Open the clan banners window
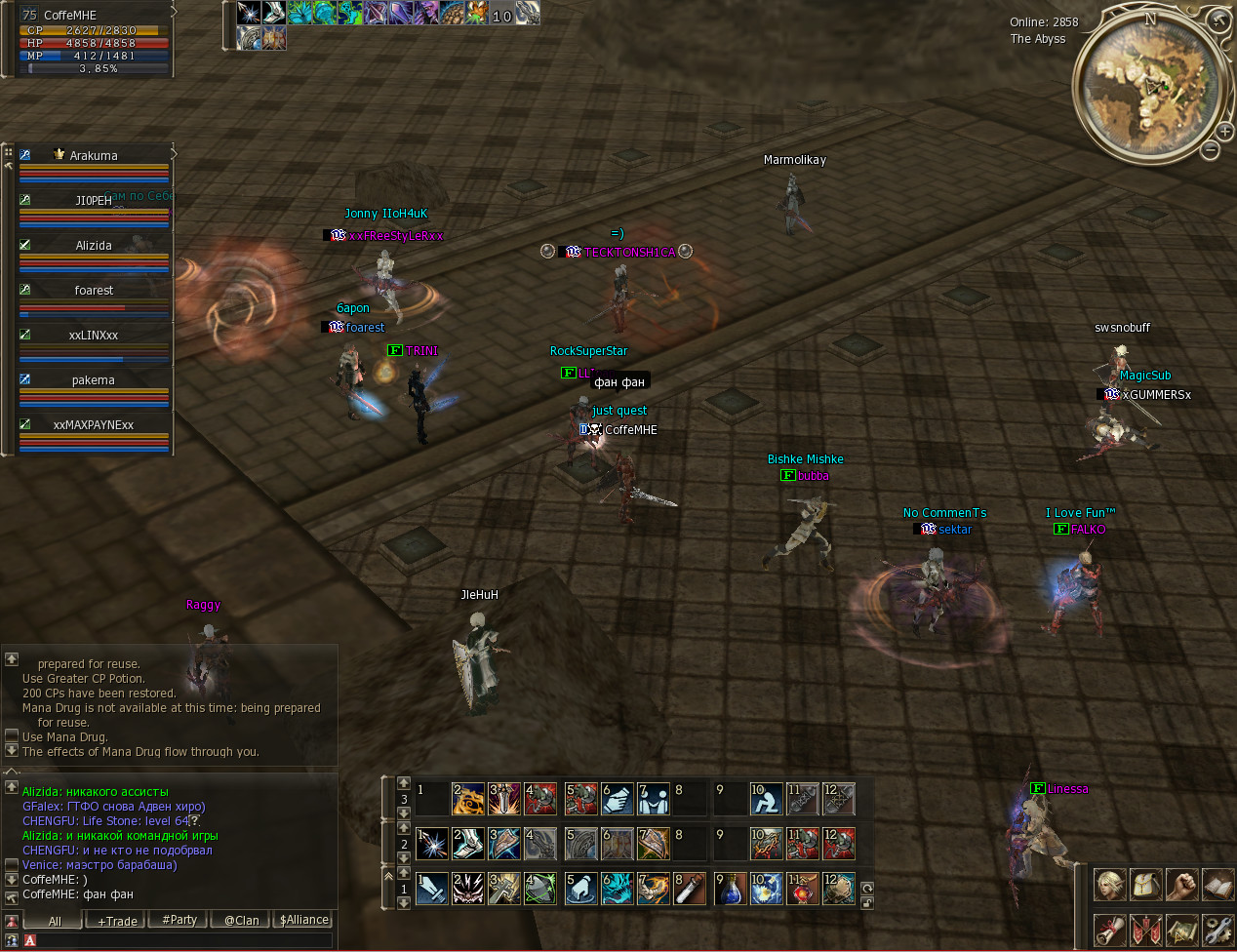This screenshot has width=1237, height=952. click(1145, 930)
